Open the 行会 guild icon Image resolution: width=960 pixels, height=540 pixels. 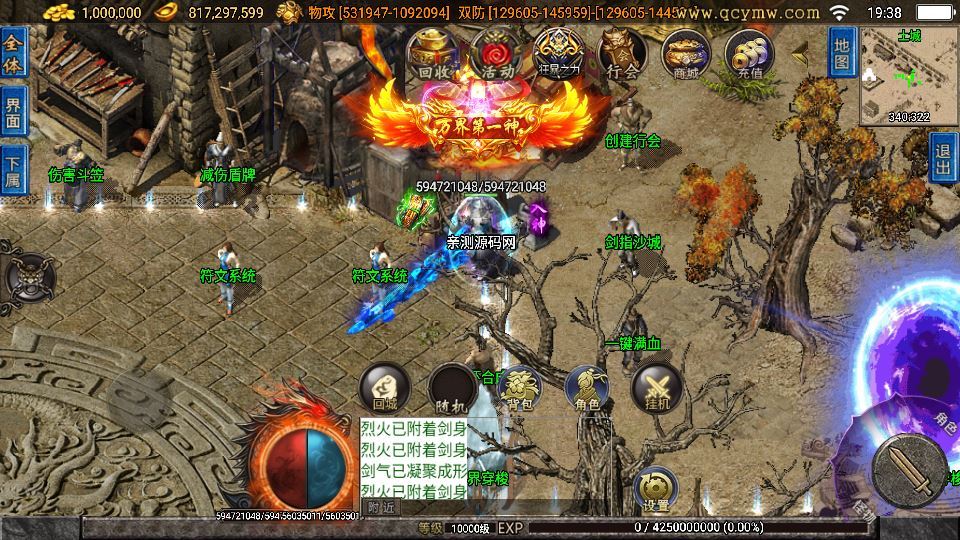[x=622, y=53]
